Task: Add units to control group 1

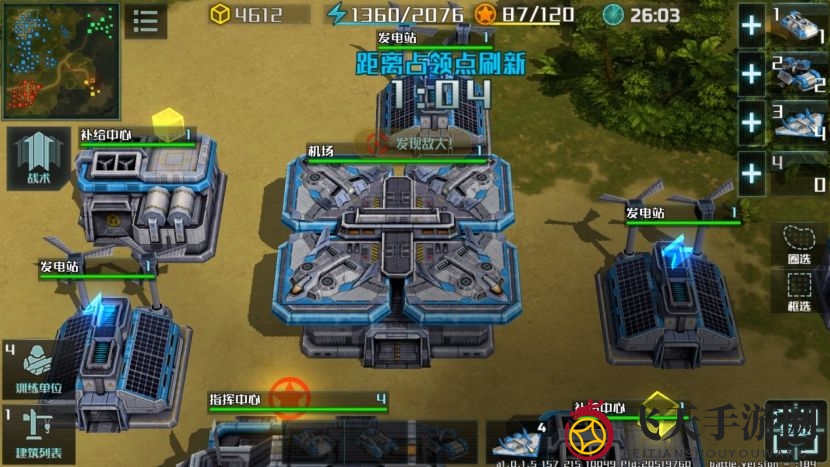Action: point(752,25)
